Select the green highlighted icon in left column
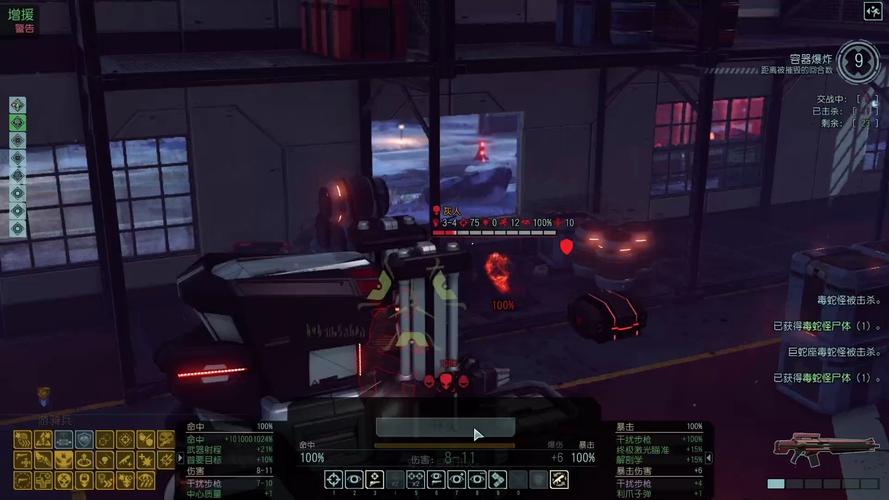The width and height of the screenshot is (889, 500). tap(17, 122)
